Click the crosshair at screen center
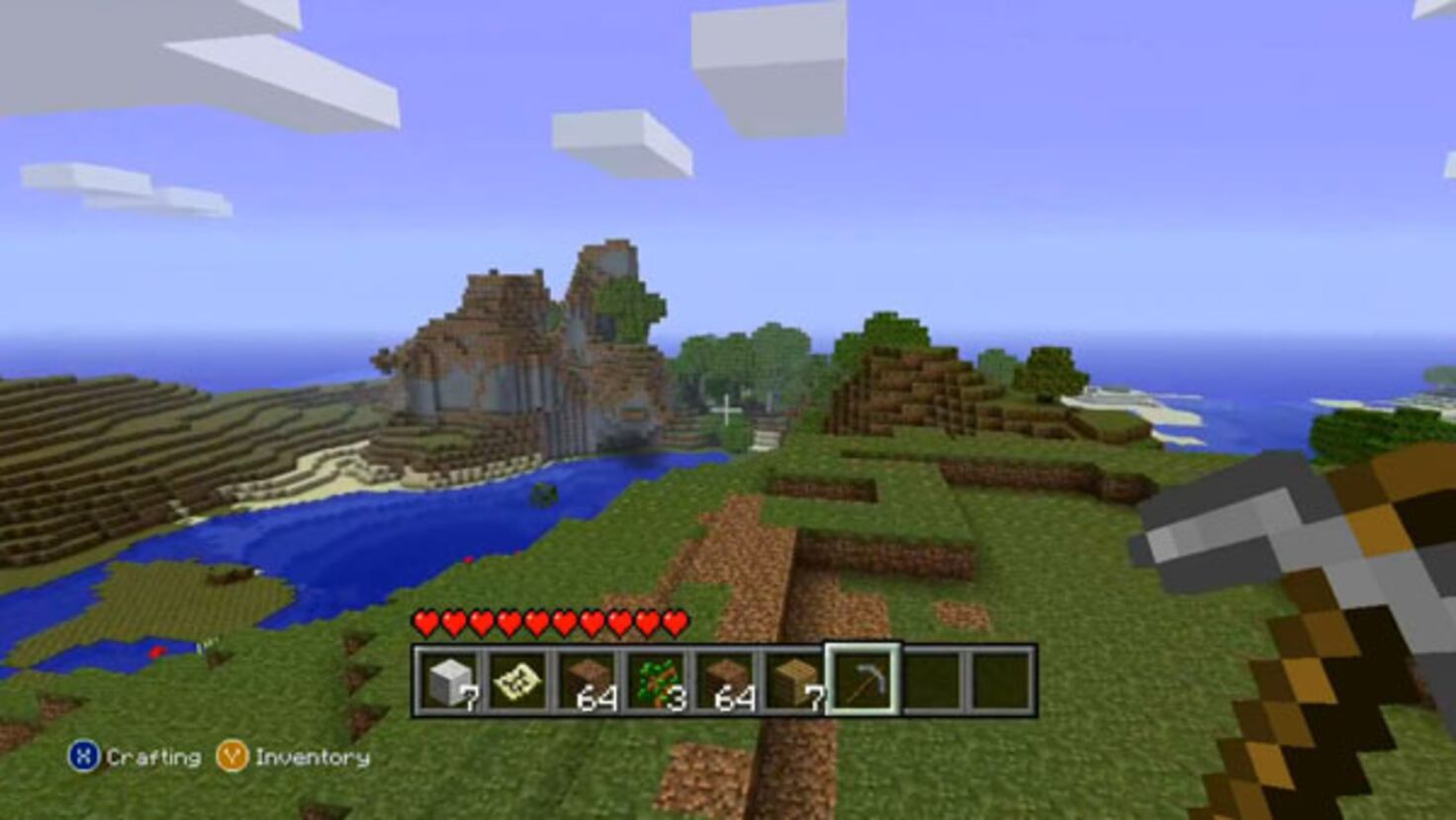This screenshot has width=1456, height=820. point(728,410)
